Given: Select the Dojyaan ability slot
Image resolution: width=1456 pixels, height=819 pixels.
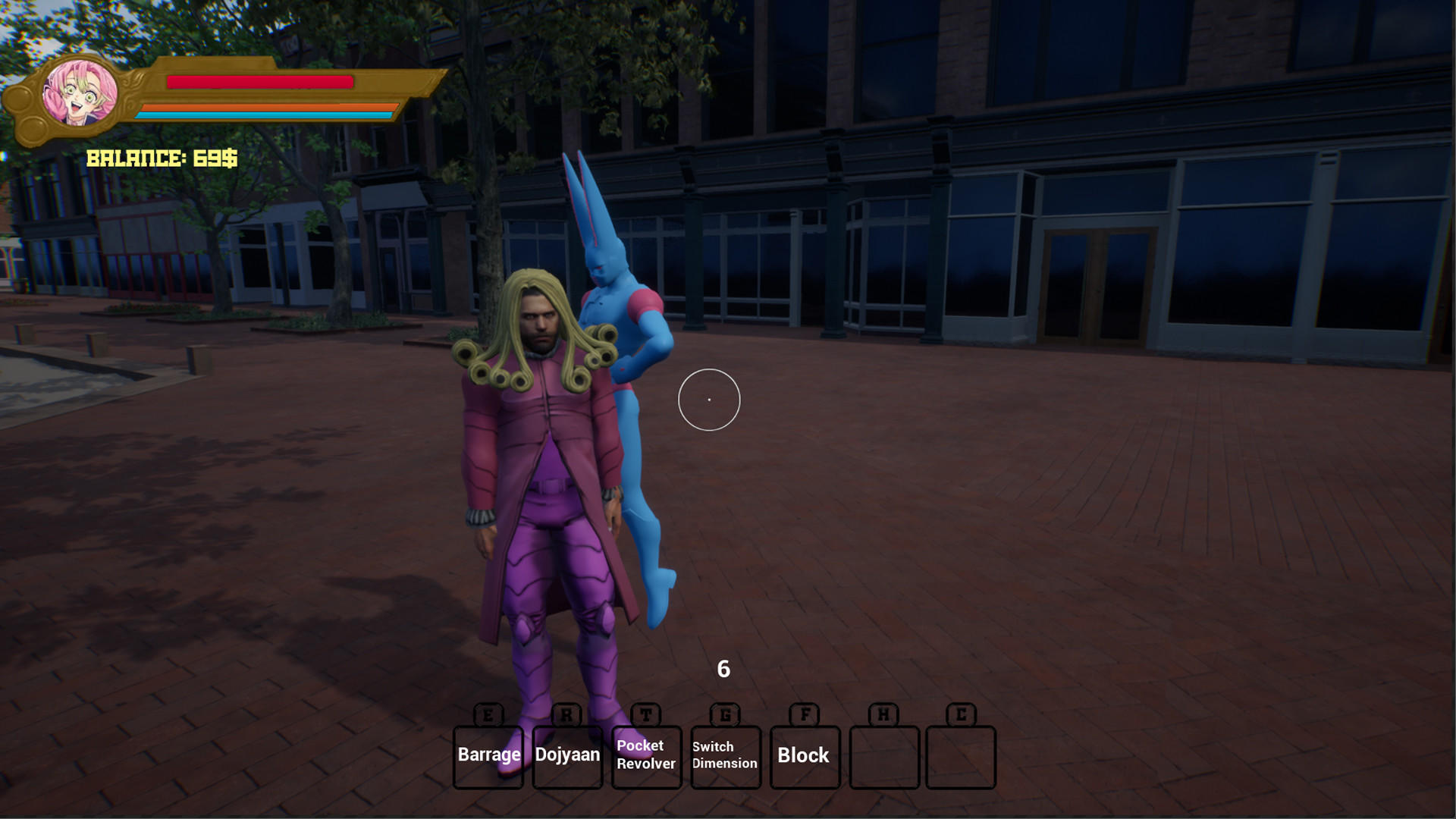Looking at the screenshot, I should pos(567,755).
